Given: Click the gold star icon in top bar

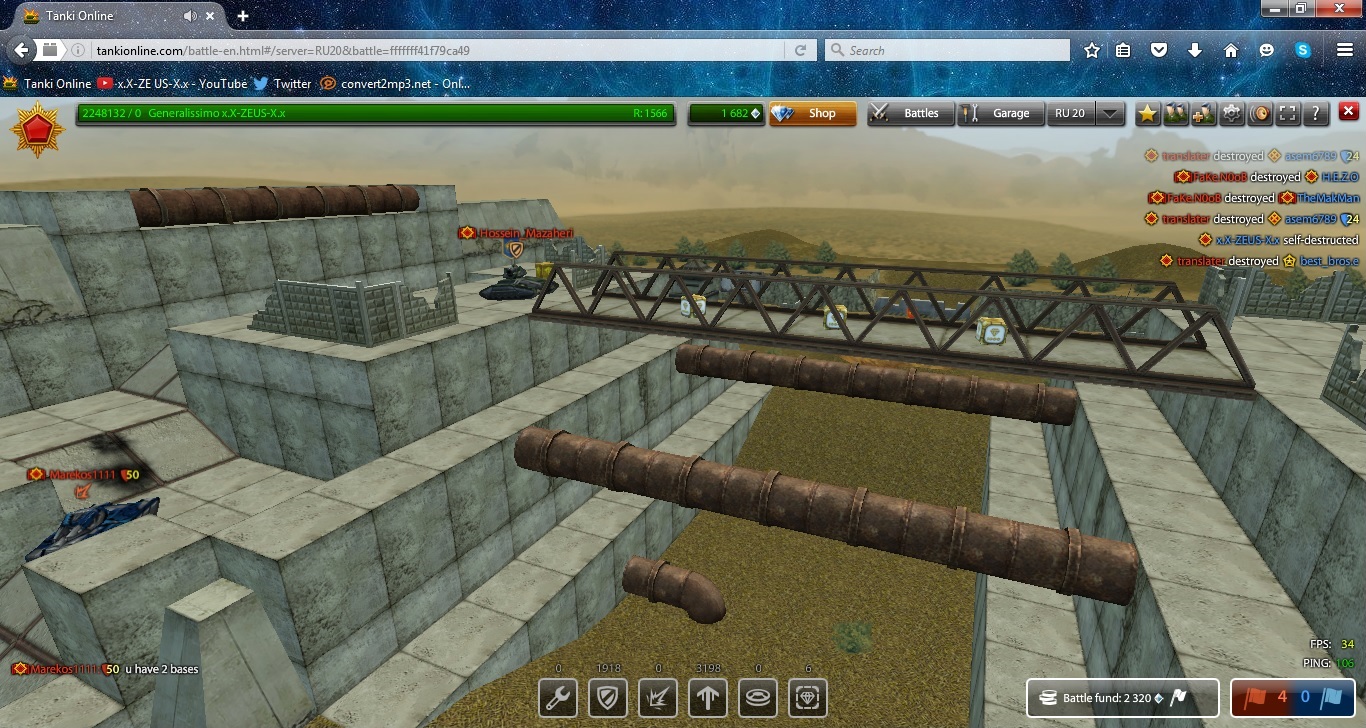Looking at the screenshot, I should tap(1147, 114).
